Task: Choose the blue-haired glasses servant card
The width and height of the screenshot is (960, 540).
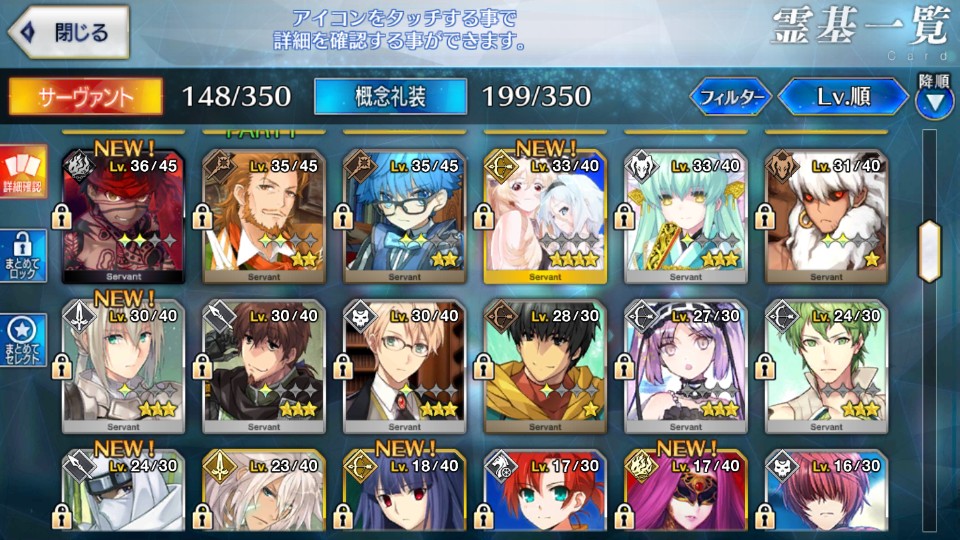Action: tap(404, 214)
